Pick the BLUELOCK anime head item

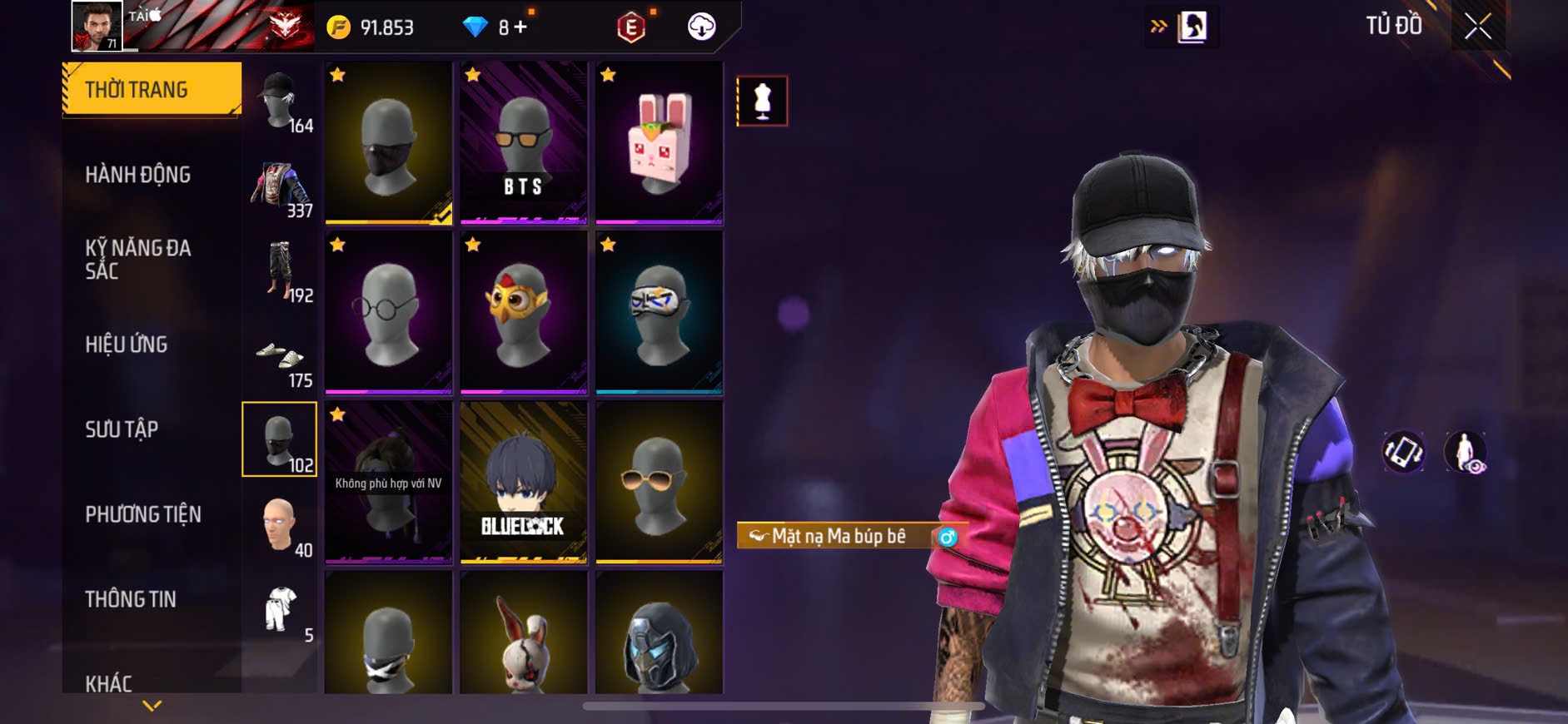[524, 482]
